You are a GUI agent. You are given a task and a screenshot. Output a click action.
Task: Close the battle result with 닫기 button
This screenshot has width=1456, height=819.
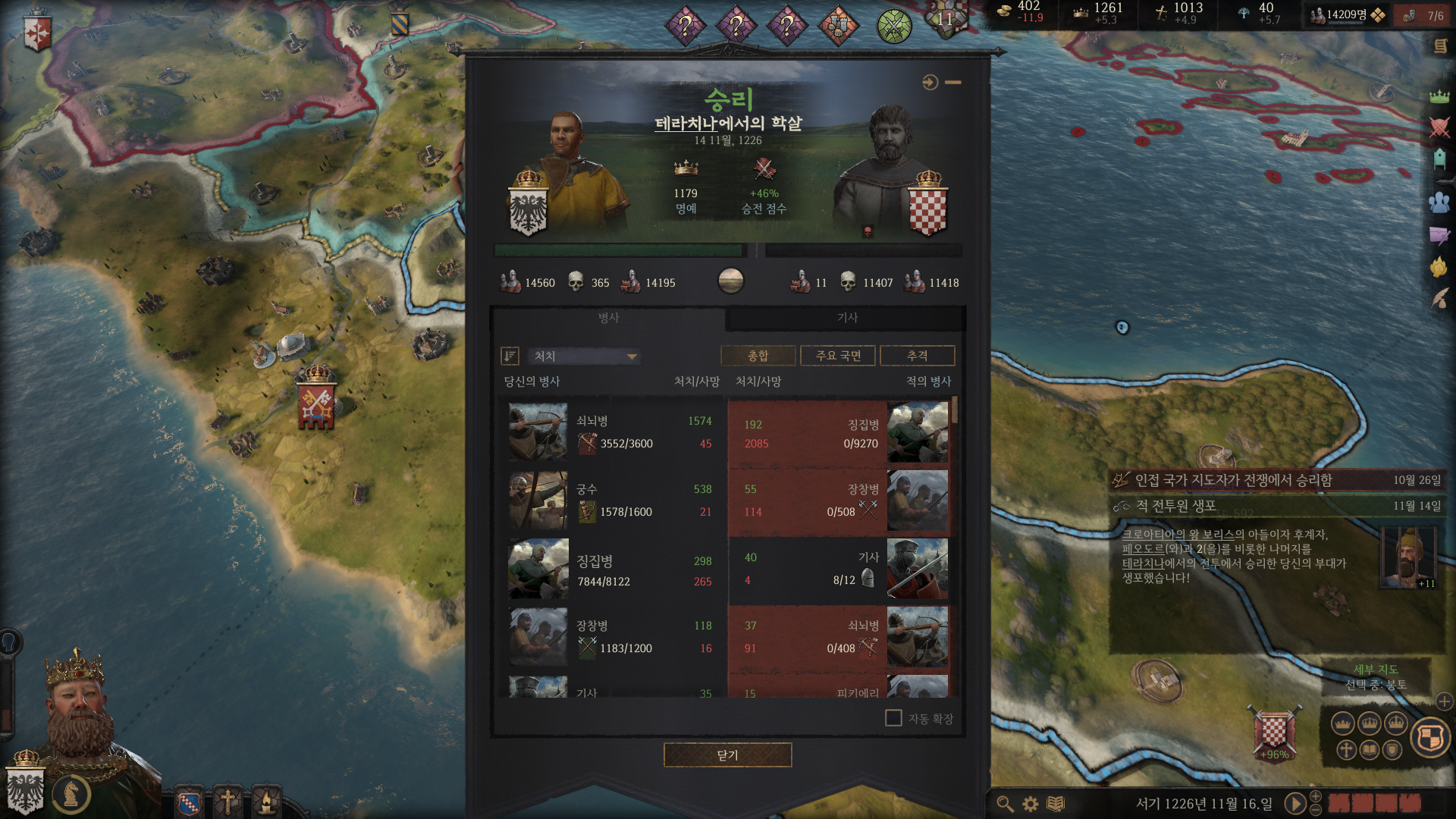click(727, 755)
